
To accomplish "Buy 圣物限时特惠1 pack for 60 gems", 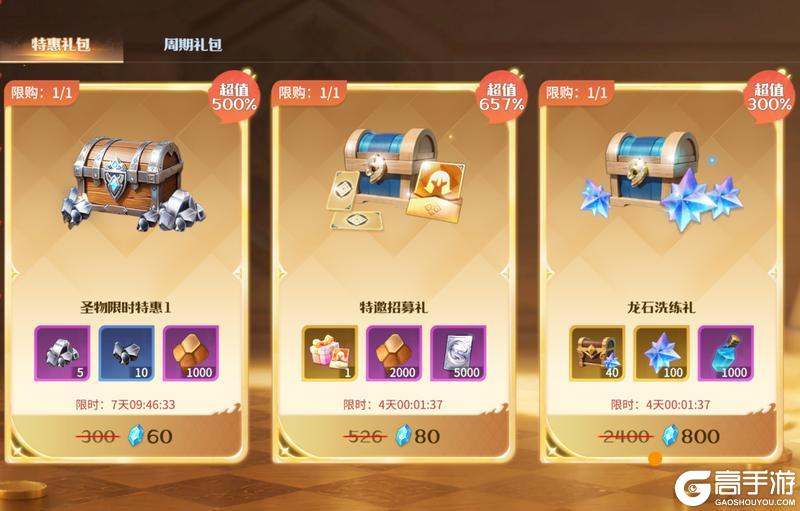I will pyautogui.click(x=128, y=436).
